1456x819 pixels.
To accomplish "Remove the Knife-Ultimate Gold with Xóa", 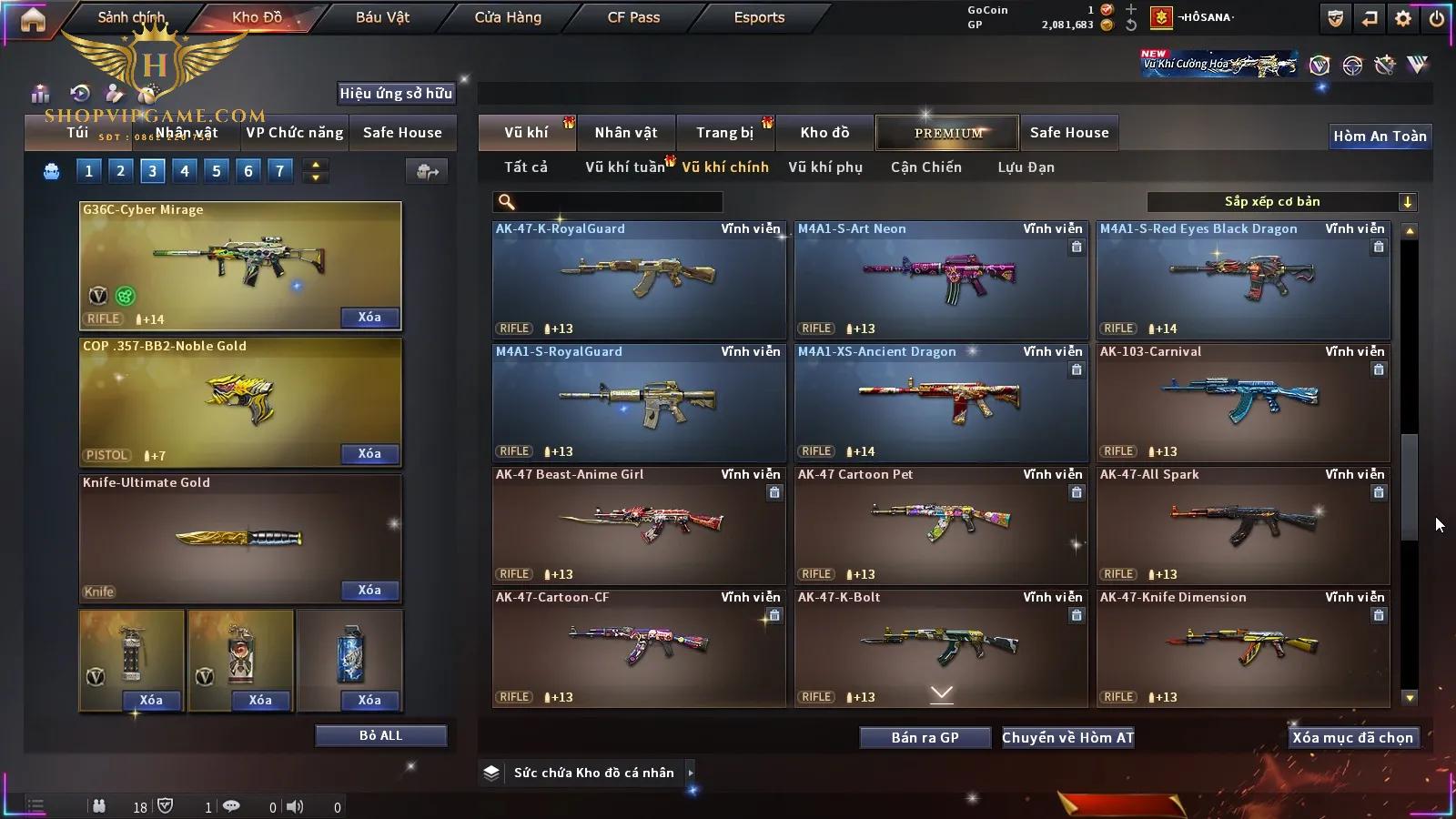I will point(369,591).
